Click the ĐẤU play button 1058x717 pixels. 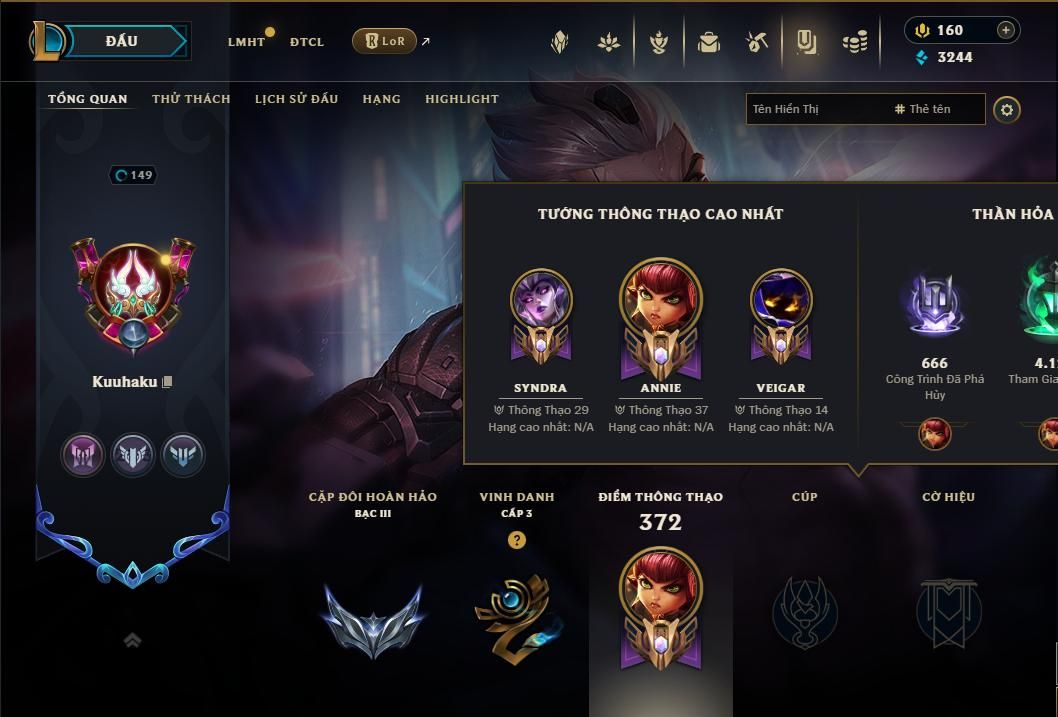tap(121, 41)
